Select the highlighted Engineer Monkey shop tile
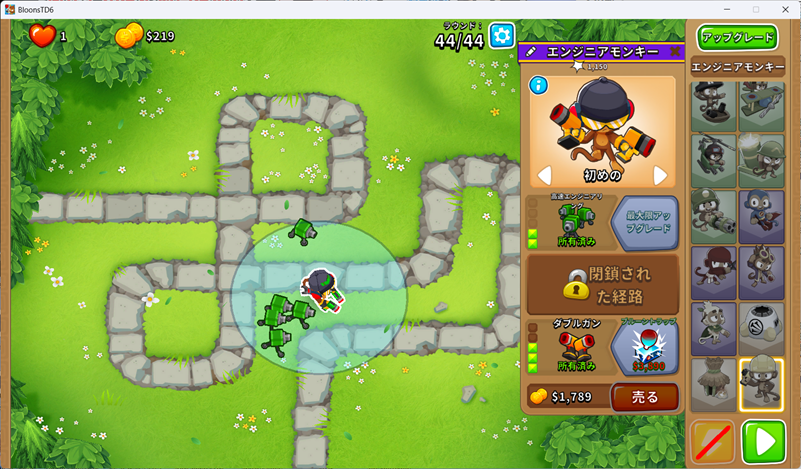 coord(762,382)
